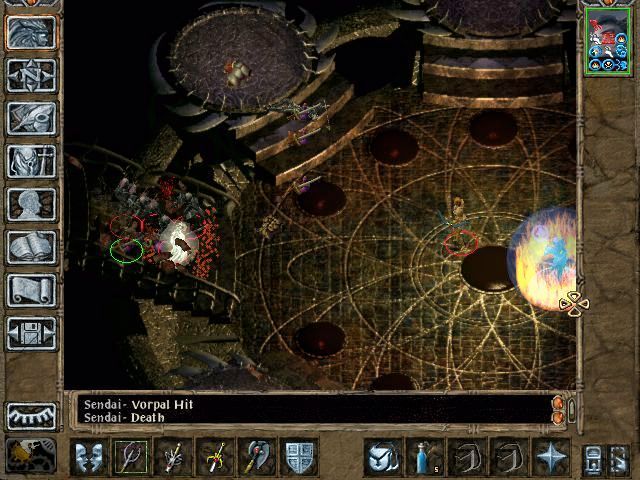Switch to the sword weapon slot
The image size is (640, 480).
(216, 457)
